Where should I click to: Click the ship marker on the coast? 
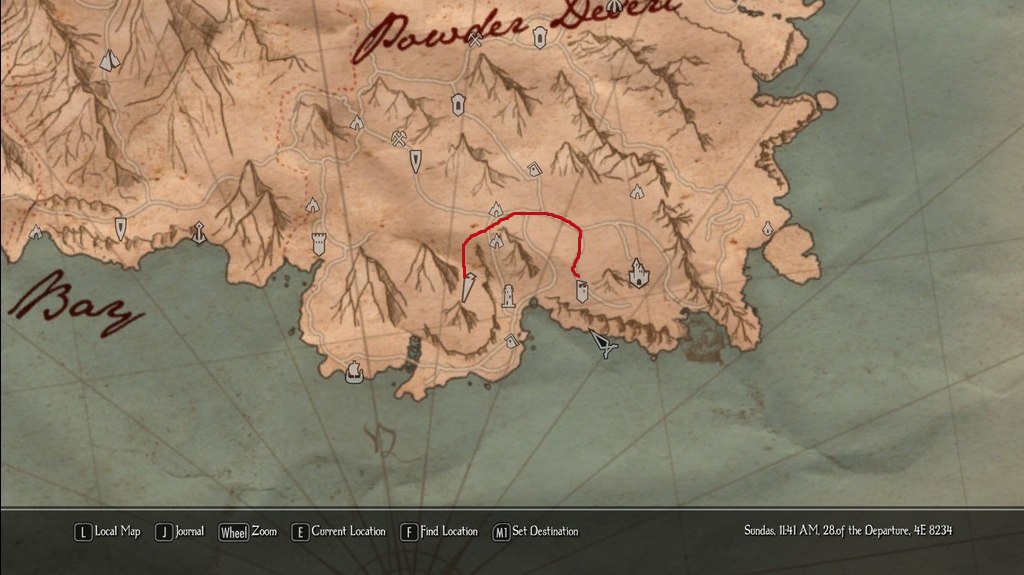click(353, 371)
